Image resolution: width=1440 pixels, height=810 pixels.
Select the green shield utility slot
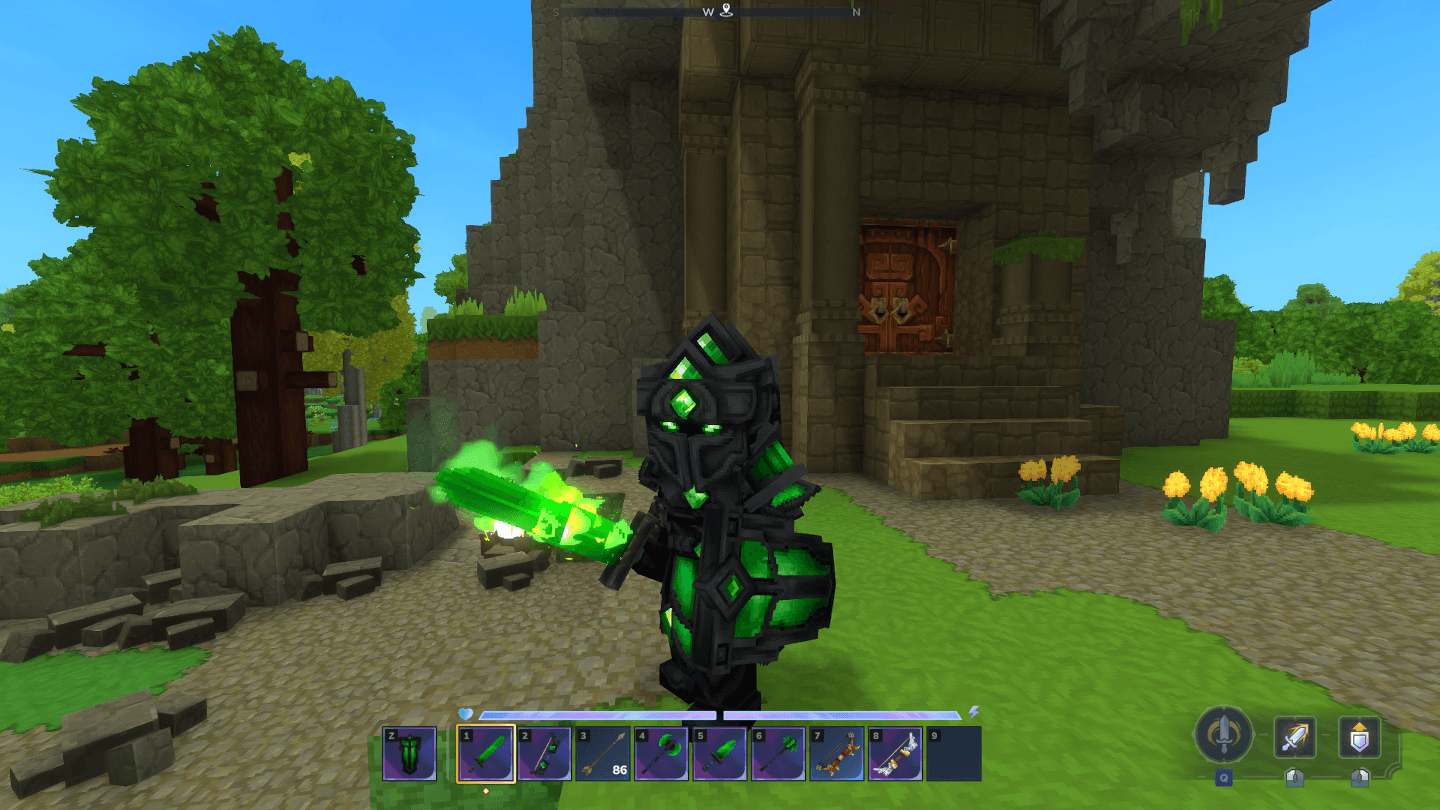pos(410,753)
